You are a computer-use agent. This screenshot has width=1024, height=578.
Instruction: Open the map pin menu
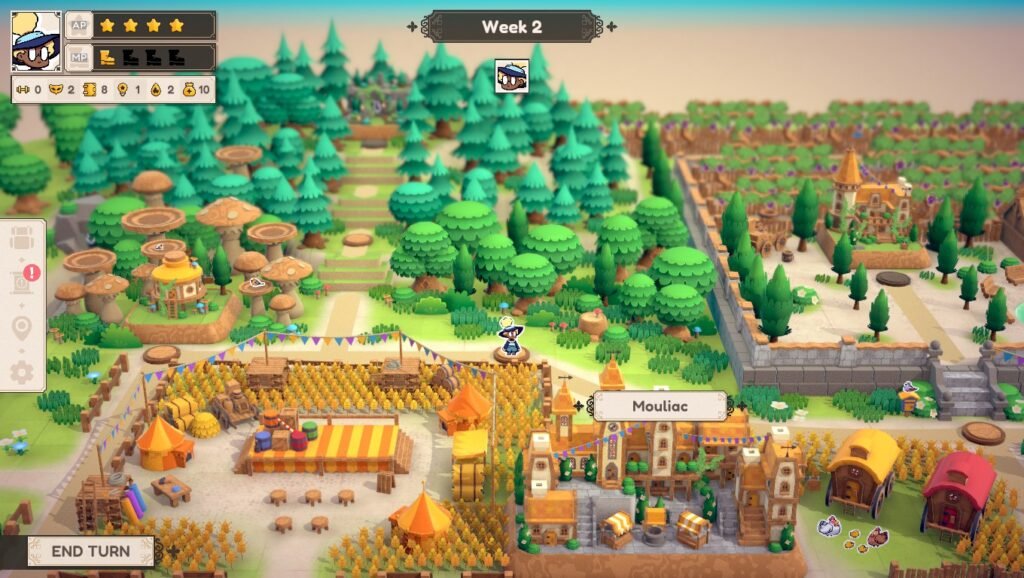[22, 328]
